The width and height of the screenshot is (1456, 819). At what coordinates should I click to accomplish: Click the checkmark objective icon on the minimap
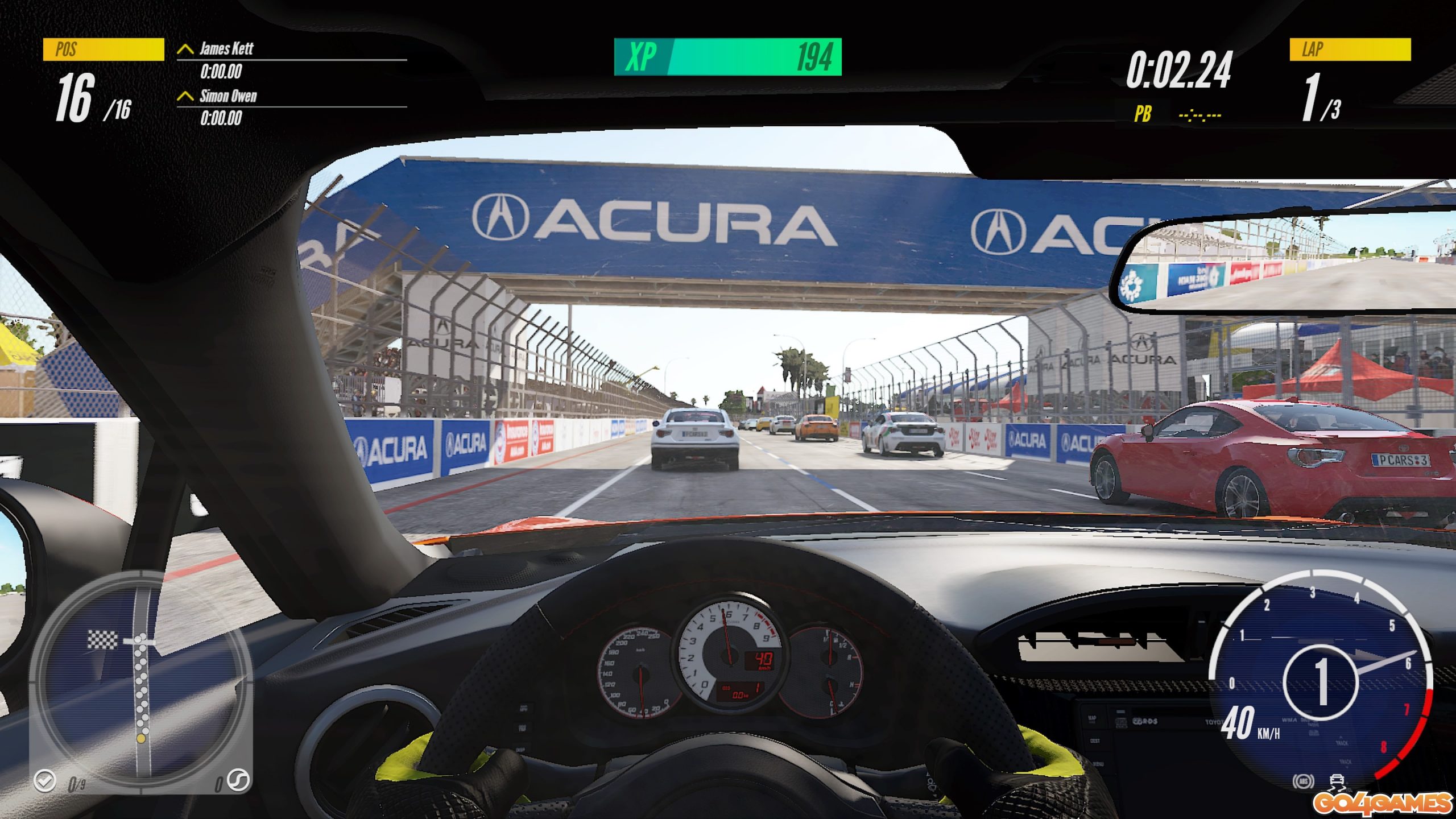coord(44,780)
